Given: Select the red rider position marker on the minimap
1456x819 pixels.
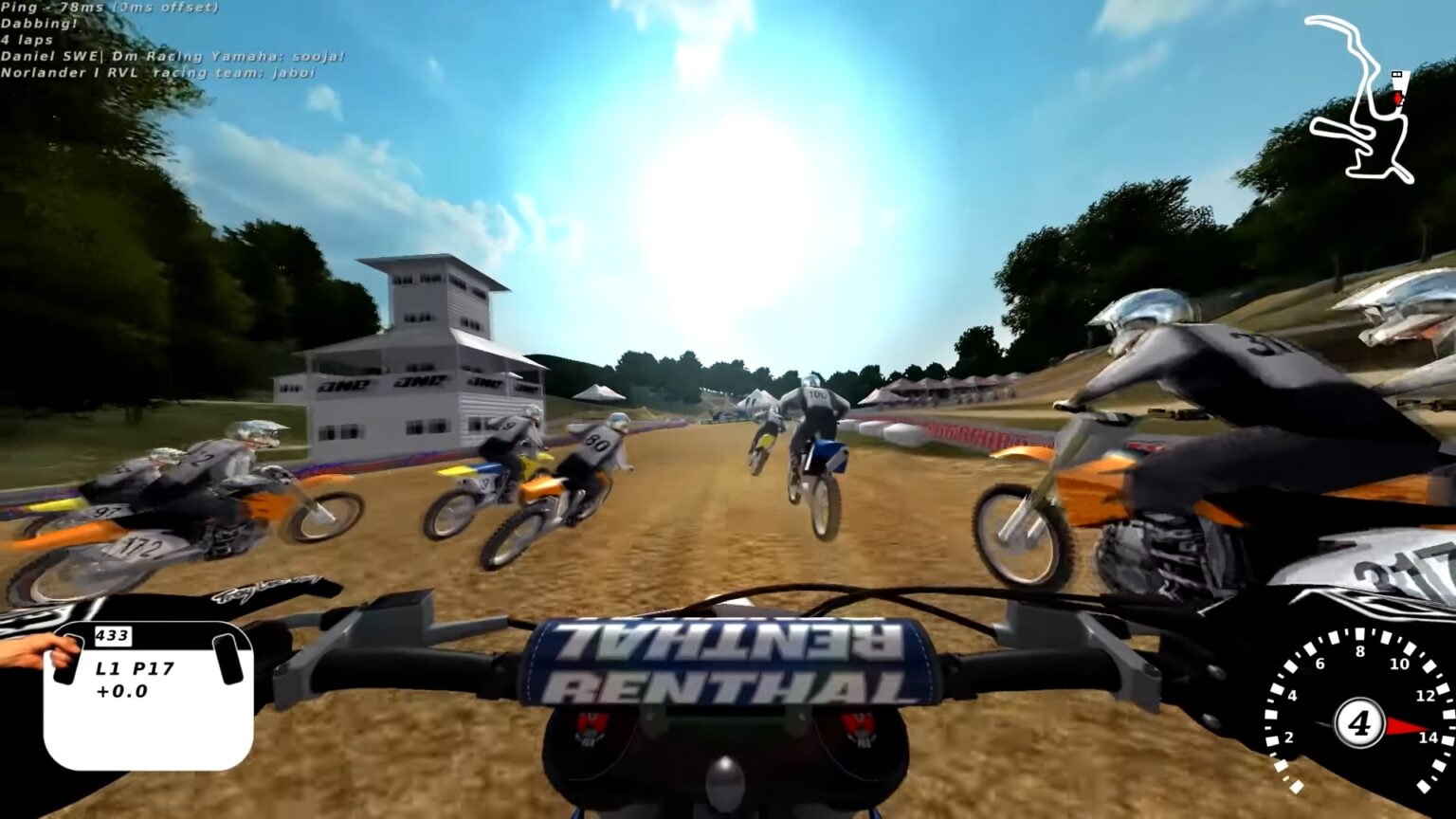Looking at the screenshot, I should coord(1398,98).
